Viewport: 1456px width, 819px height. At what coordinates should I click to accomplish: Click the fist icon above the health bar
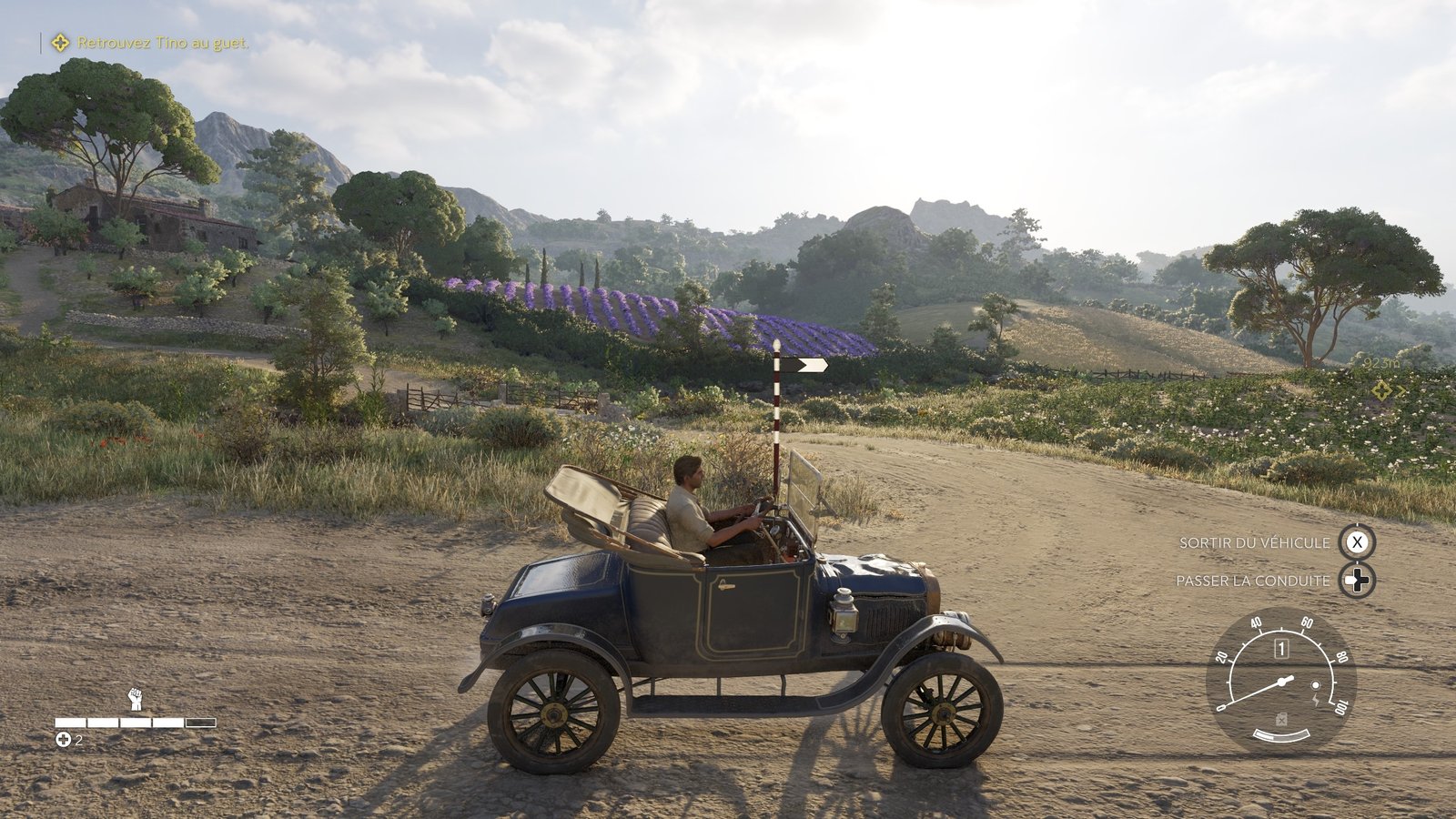[x=135, y=699]
